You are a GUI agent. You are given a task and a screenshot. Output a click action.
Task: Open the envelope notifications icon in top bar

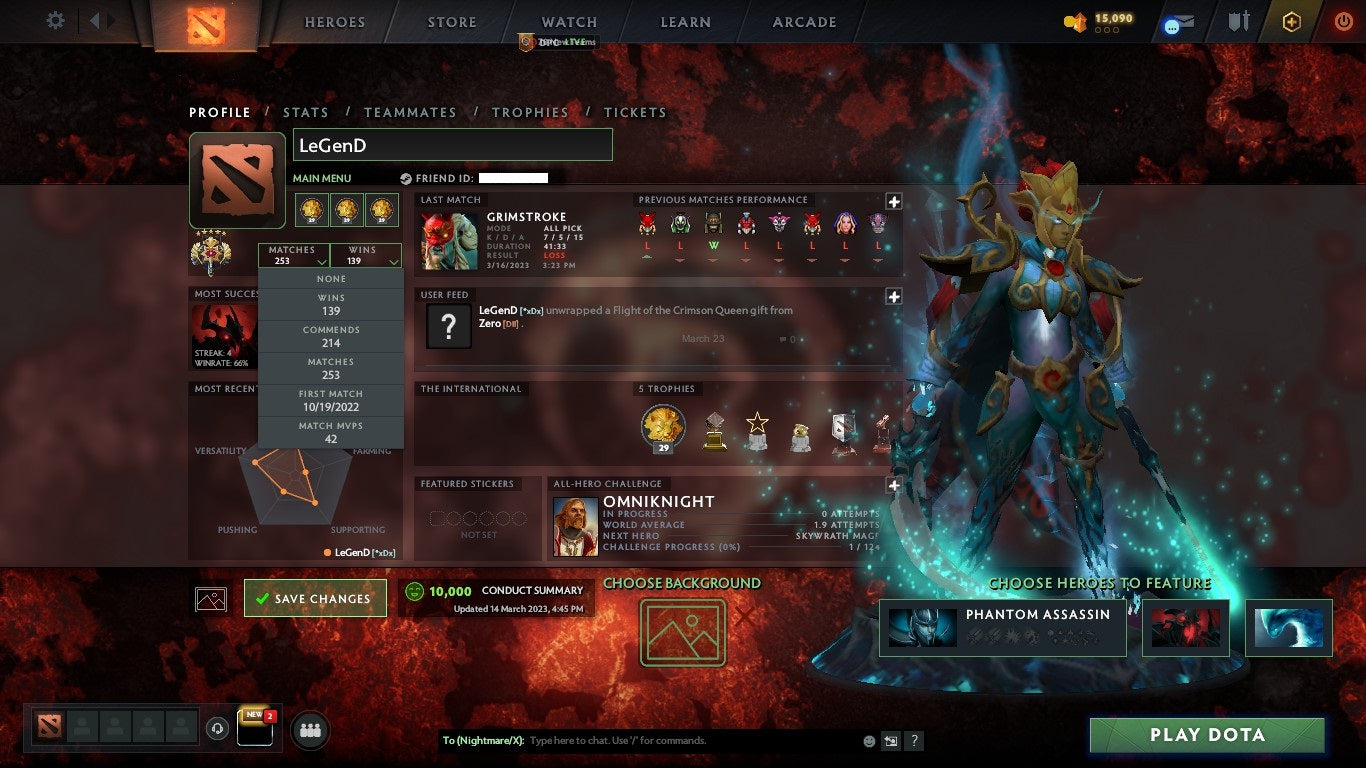1181,21
